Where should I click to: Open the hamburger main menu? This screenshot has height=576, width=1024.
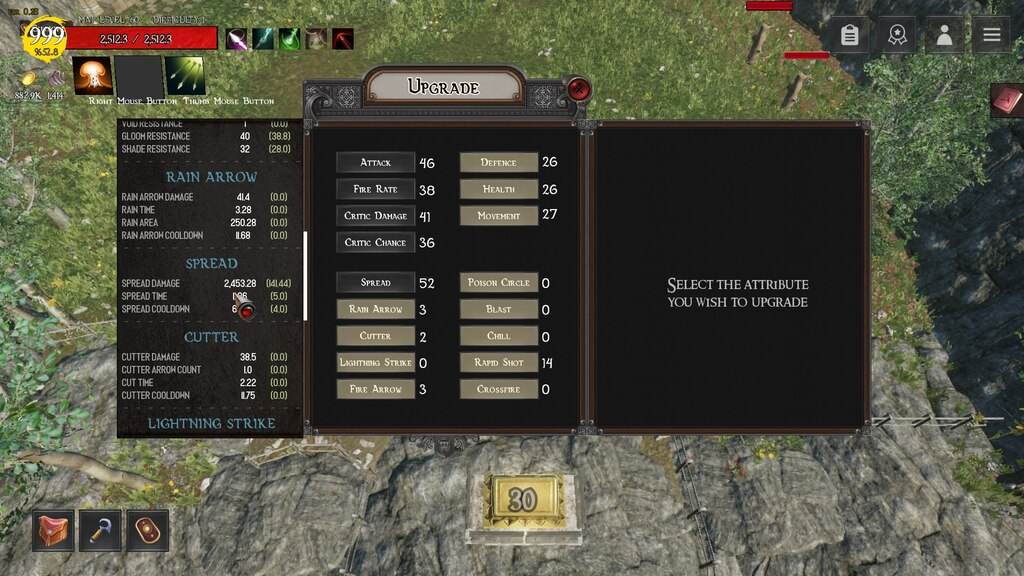point(991,35)
